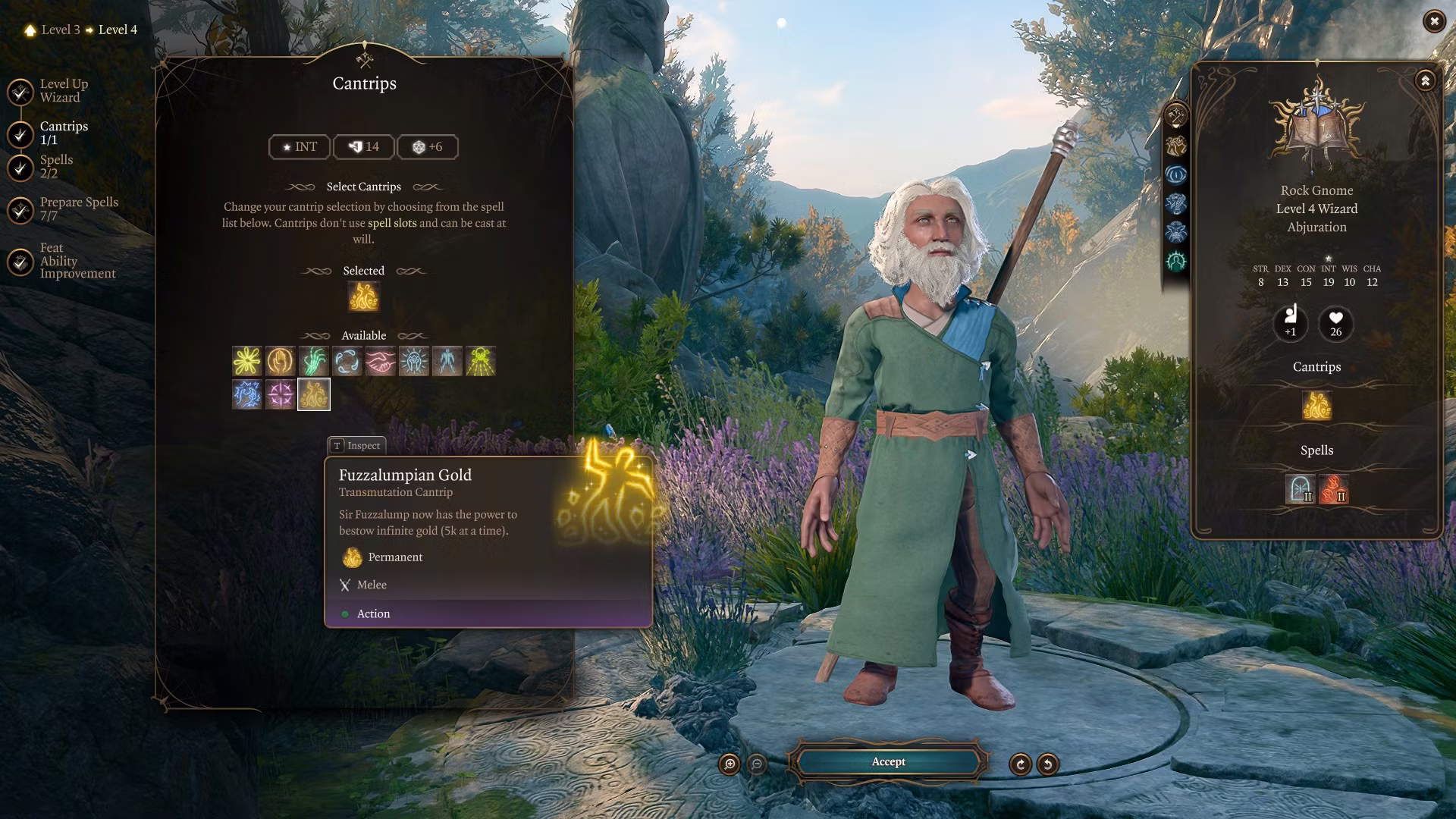Pick the blue lightning cantrip

click(x=246, y=395)
